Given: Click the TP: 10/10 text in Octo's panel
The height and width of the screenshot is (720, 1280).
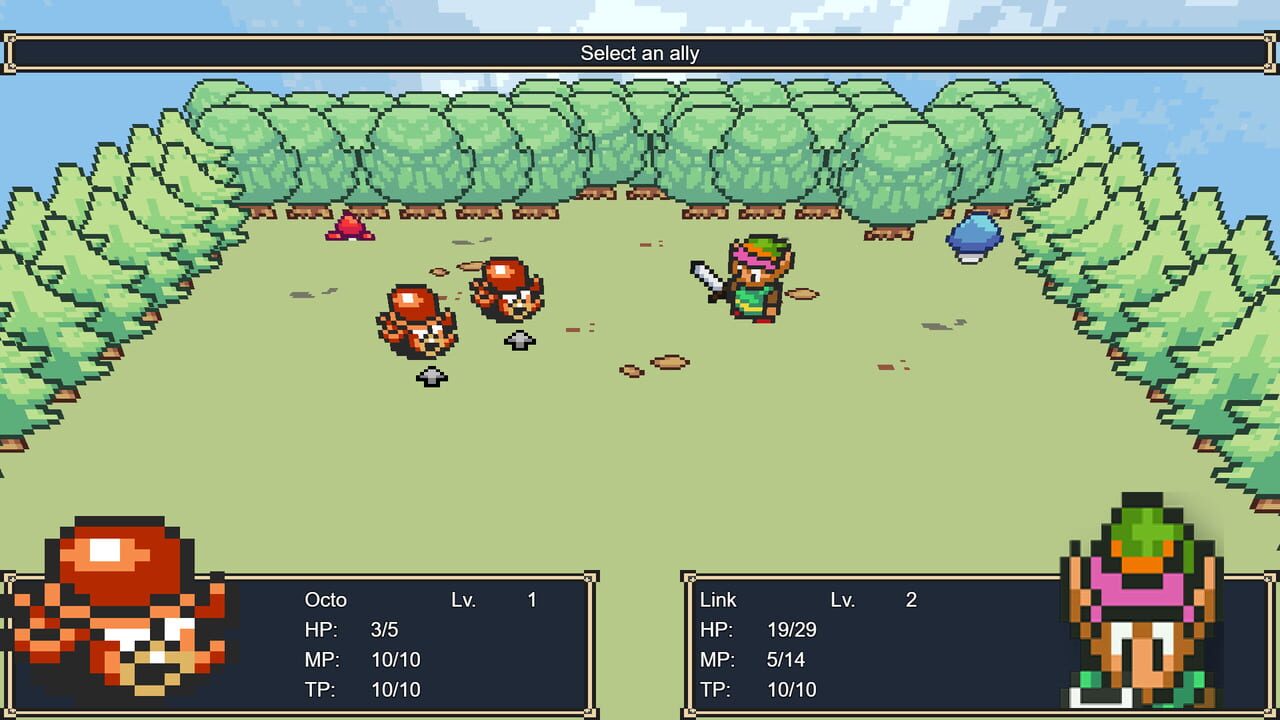Looking at the screenshot, I should pyautogui.click(x=365, y=689).
